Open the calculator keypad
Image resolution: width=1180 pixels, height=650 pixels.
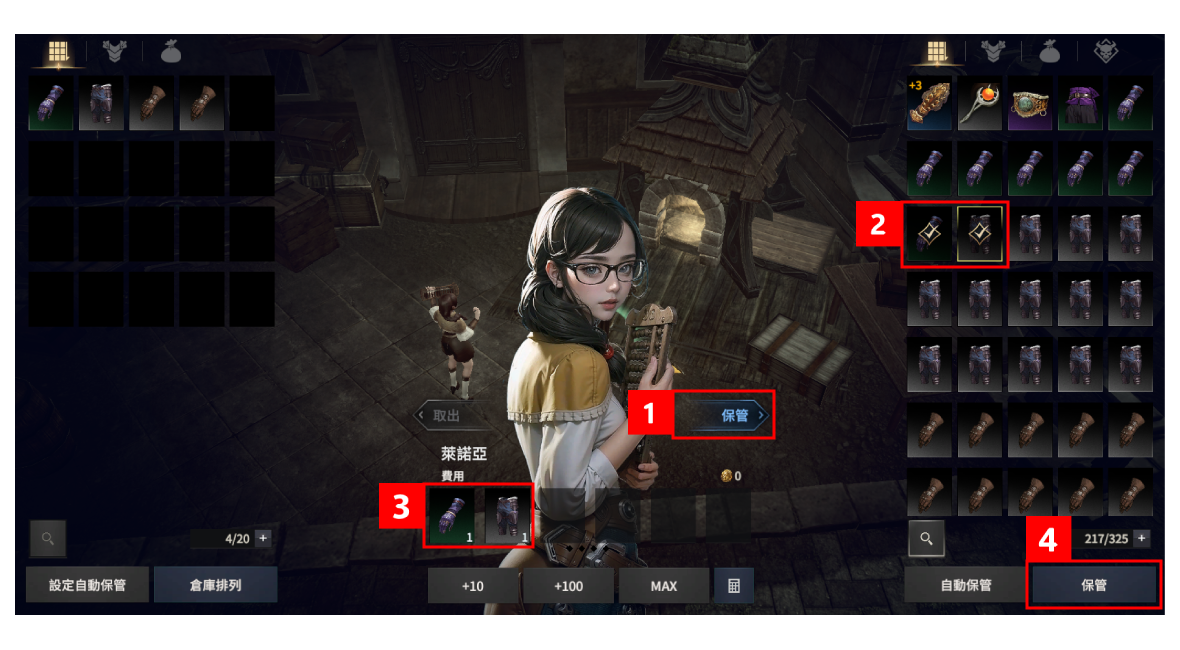pyautogui.click(x=733, y=586)
